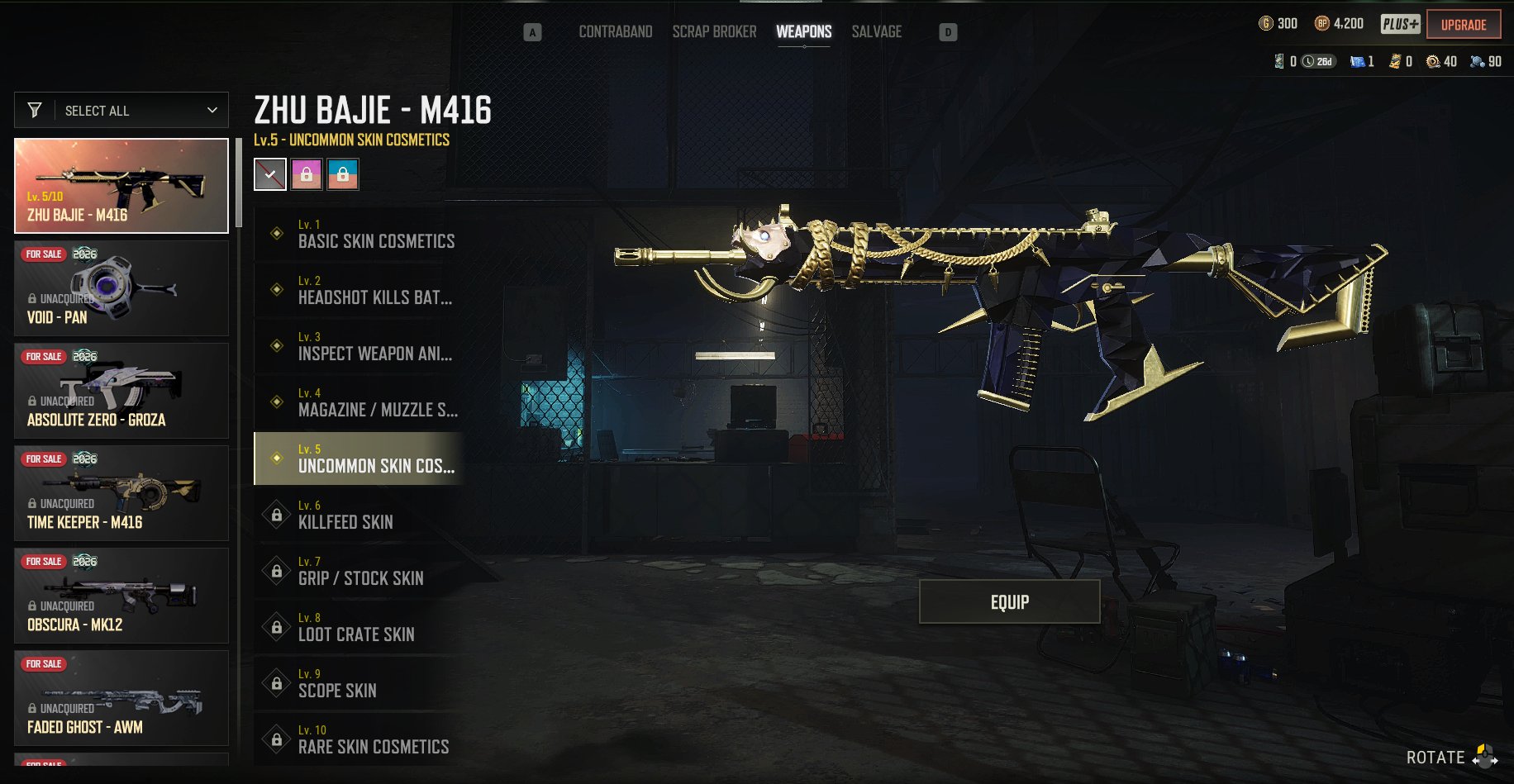Choose the locked pink color variant
This screenshot has width=1514, height=784.
point(307,174)
